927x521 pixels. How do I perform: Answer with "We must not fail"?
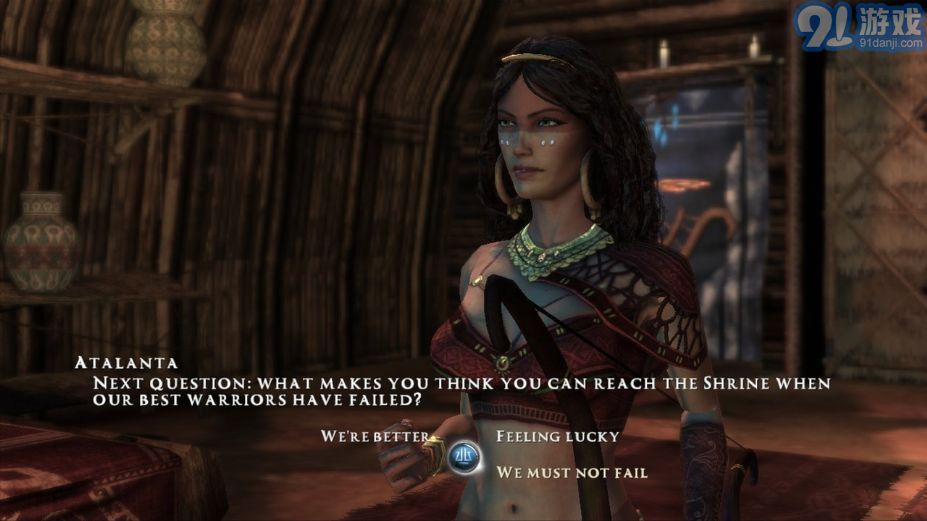coord(572,472)
